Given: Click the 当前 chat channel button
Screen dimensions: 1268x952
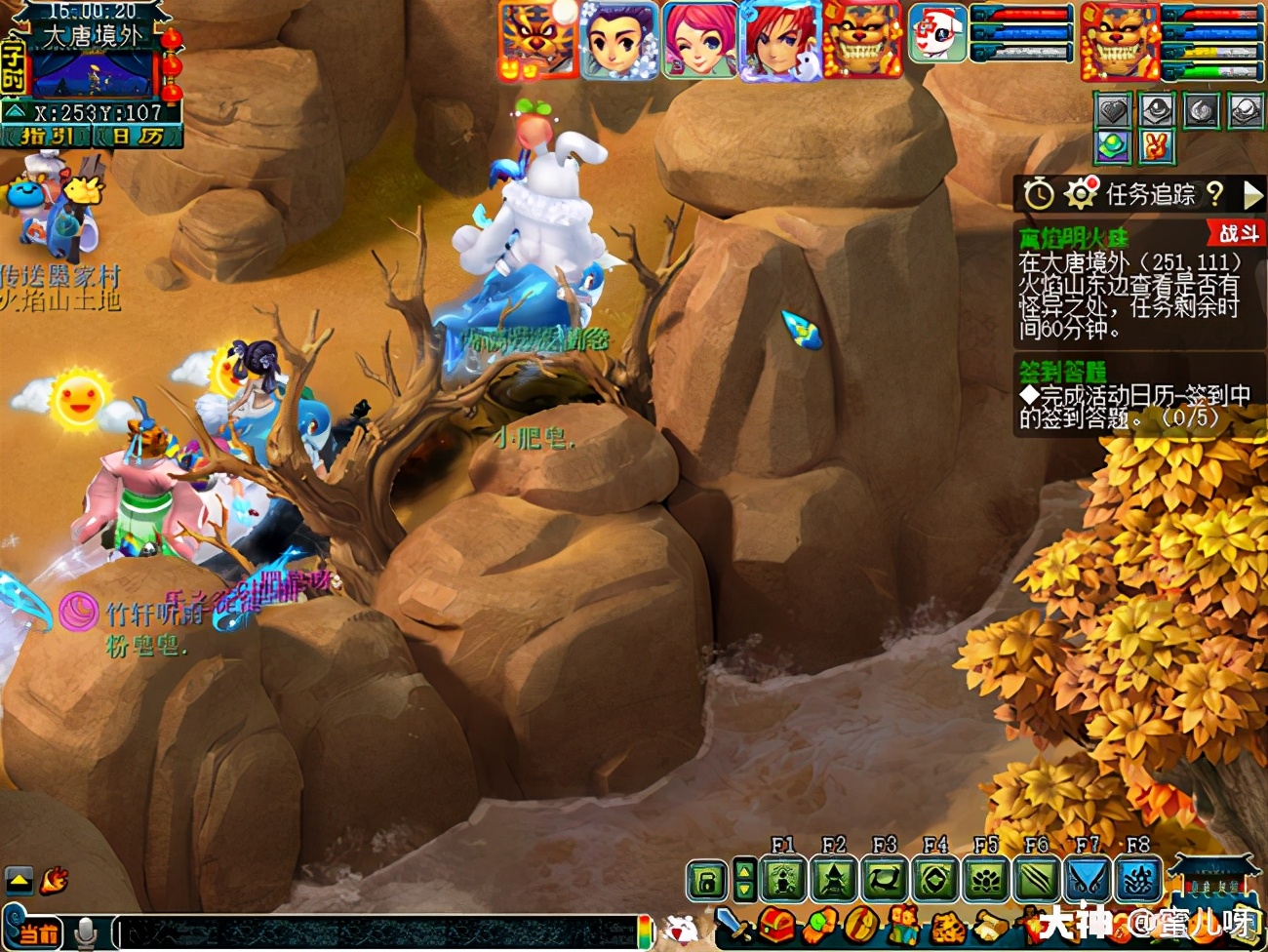Looking at the screenshot, I should coord(37,932).
